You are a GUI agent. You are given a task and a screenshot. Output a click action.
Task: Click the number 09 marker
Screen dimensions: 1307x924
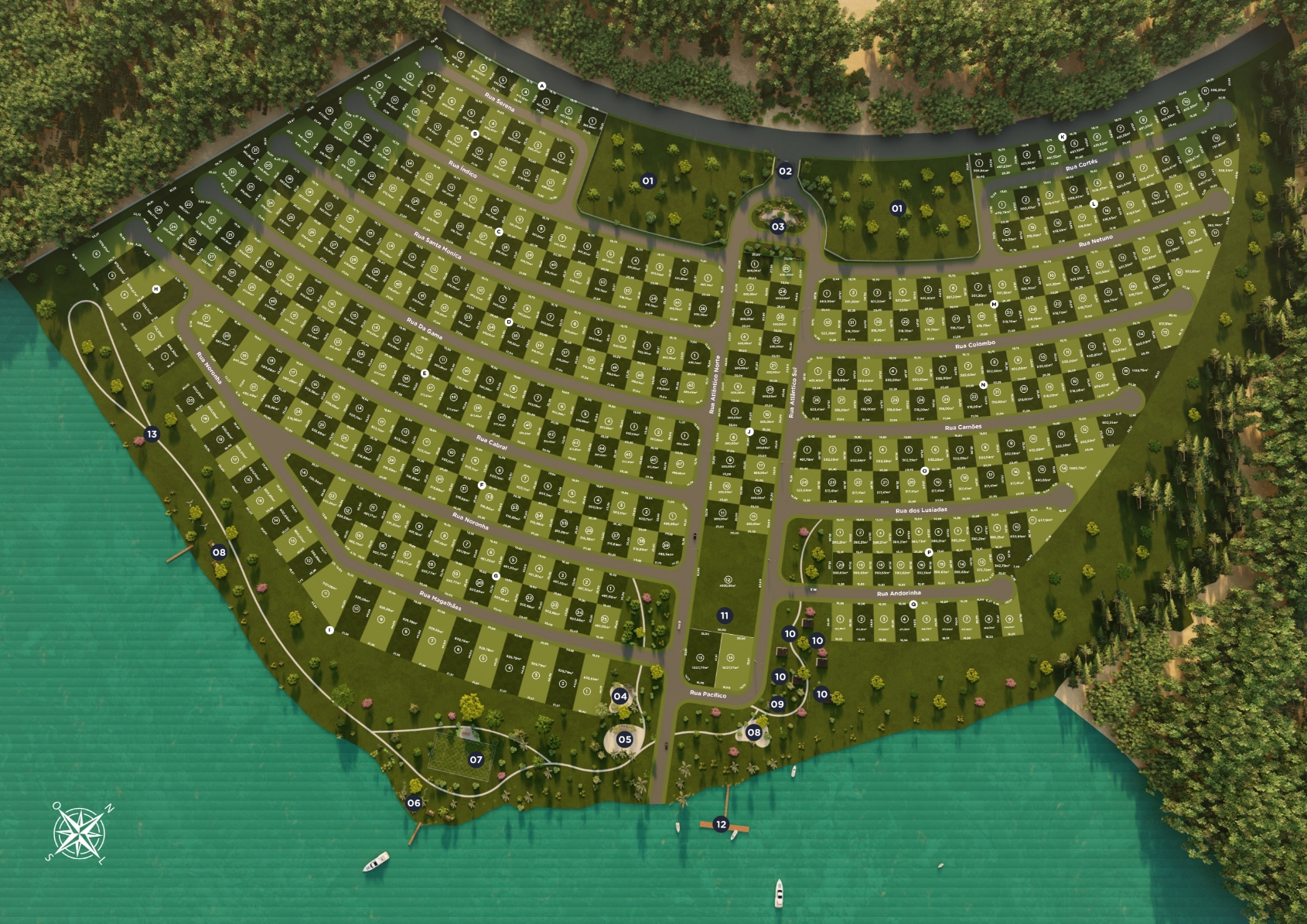click(x=777, y=704)
